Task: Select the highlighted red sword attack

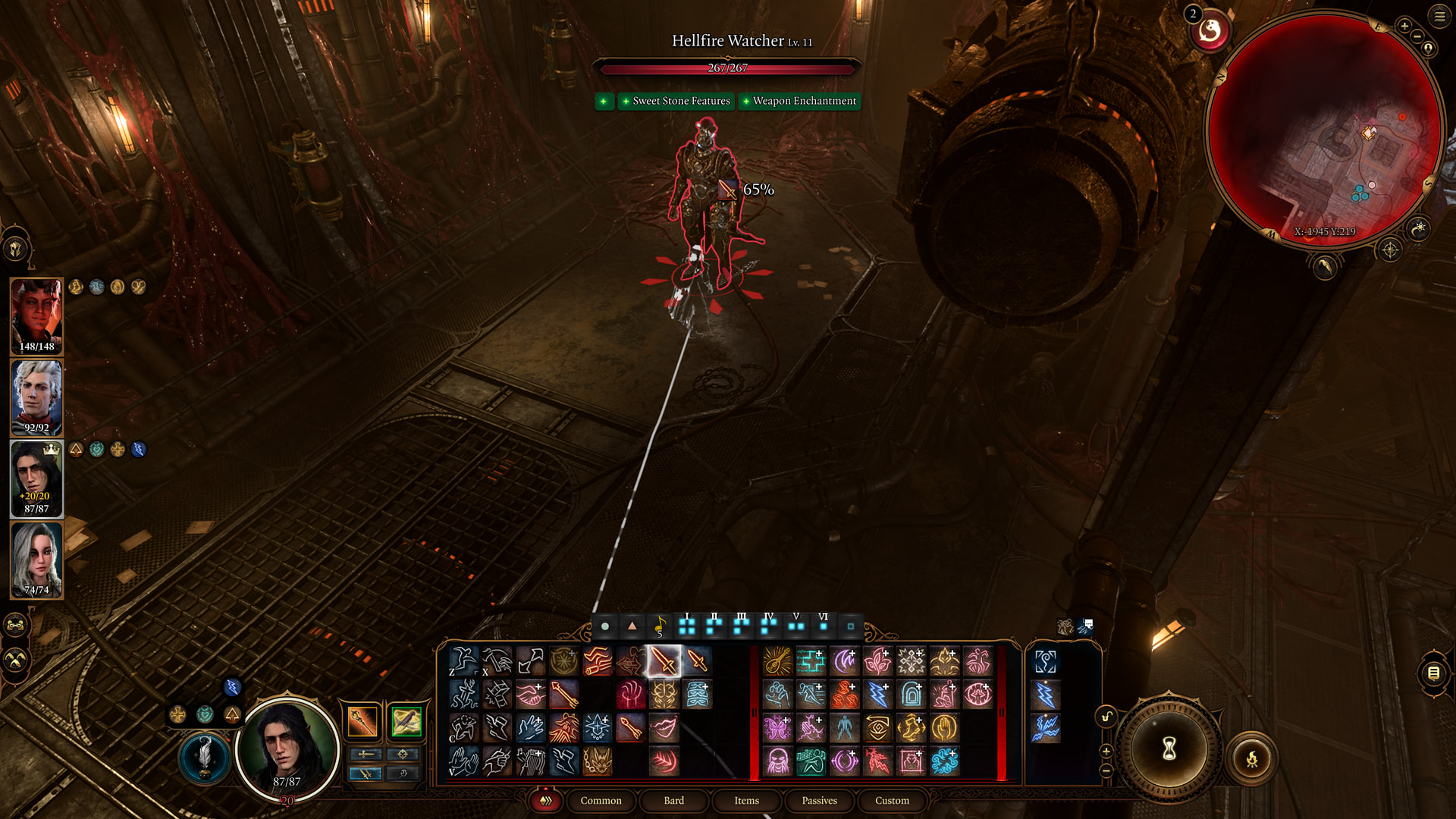Action: pyautogui.click(x=664, y=661)
